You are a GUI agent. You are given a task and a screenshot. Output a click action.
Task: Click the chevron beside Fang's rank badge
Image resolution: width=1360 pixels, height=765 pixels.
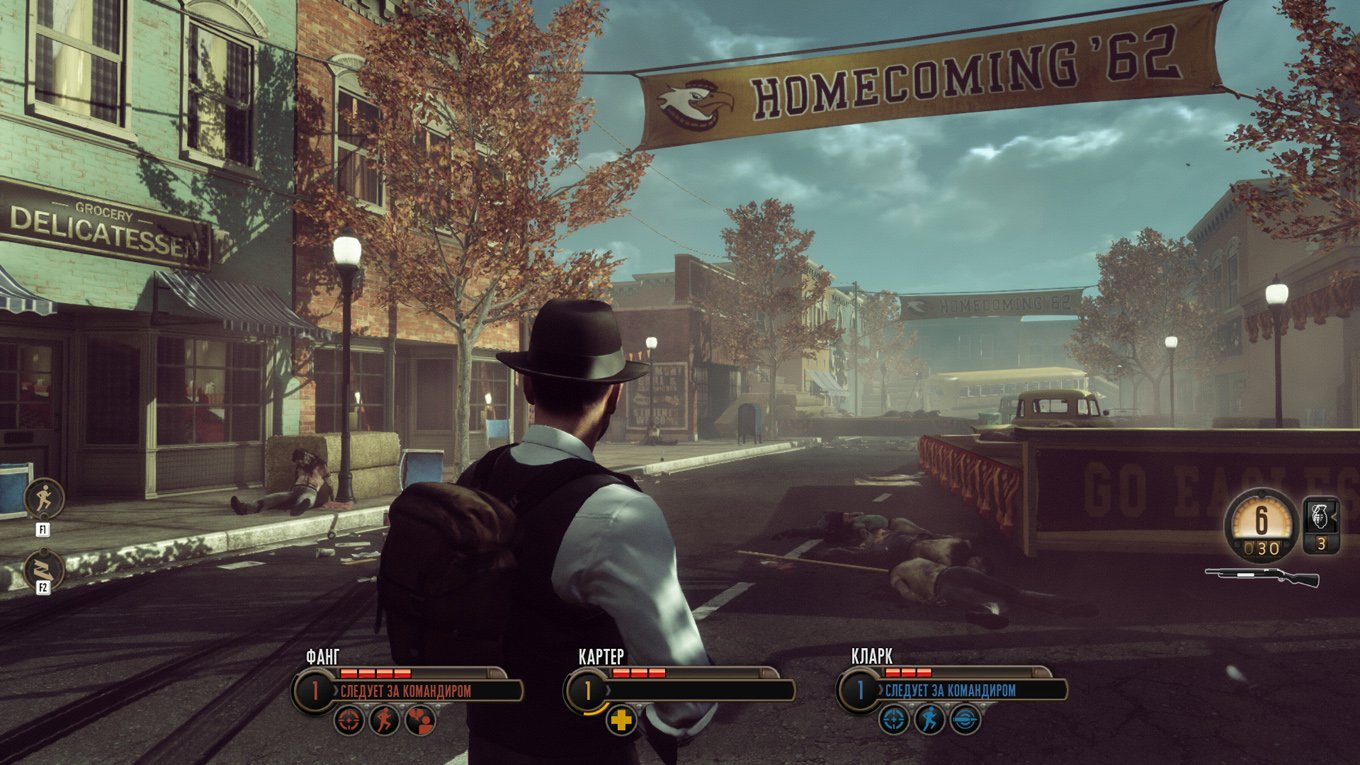click(338, 689)
